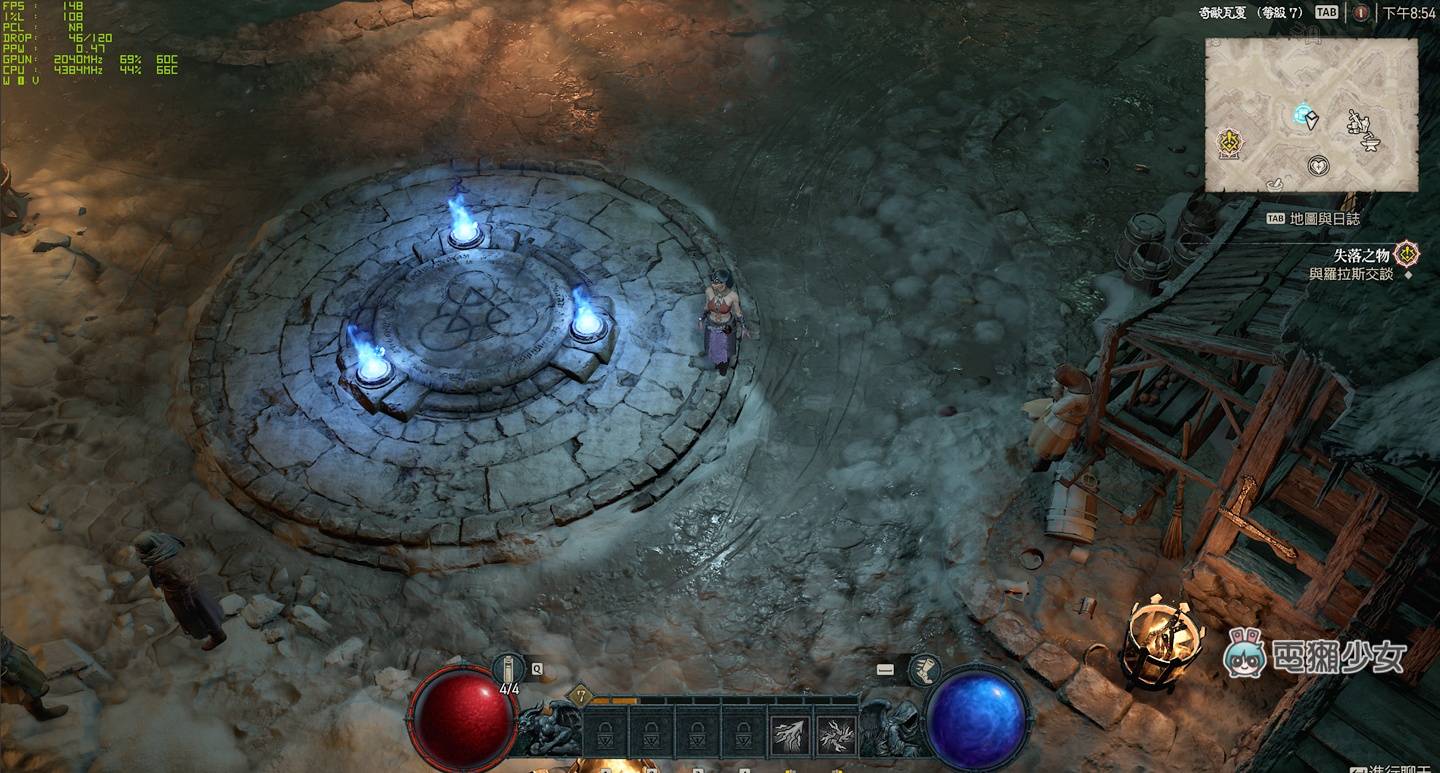Open the 失落之物 quest tracker entry

[x=1361, y=256]
